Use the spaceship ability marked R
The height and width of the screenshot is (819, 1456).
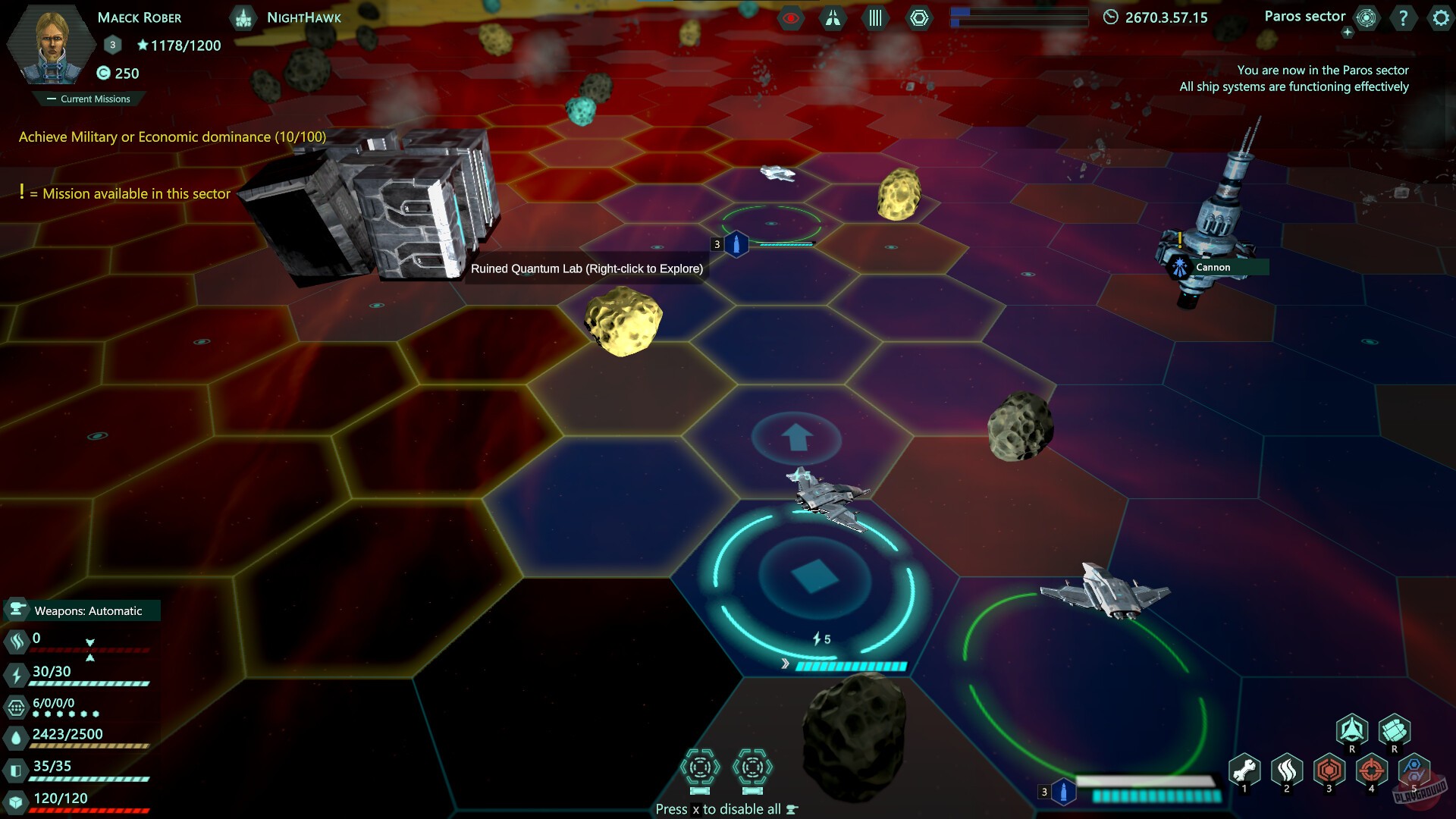coord(1352,731)
